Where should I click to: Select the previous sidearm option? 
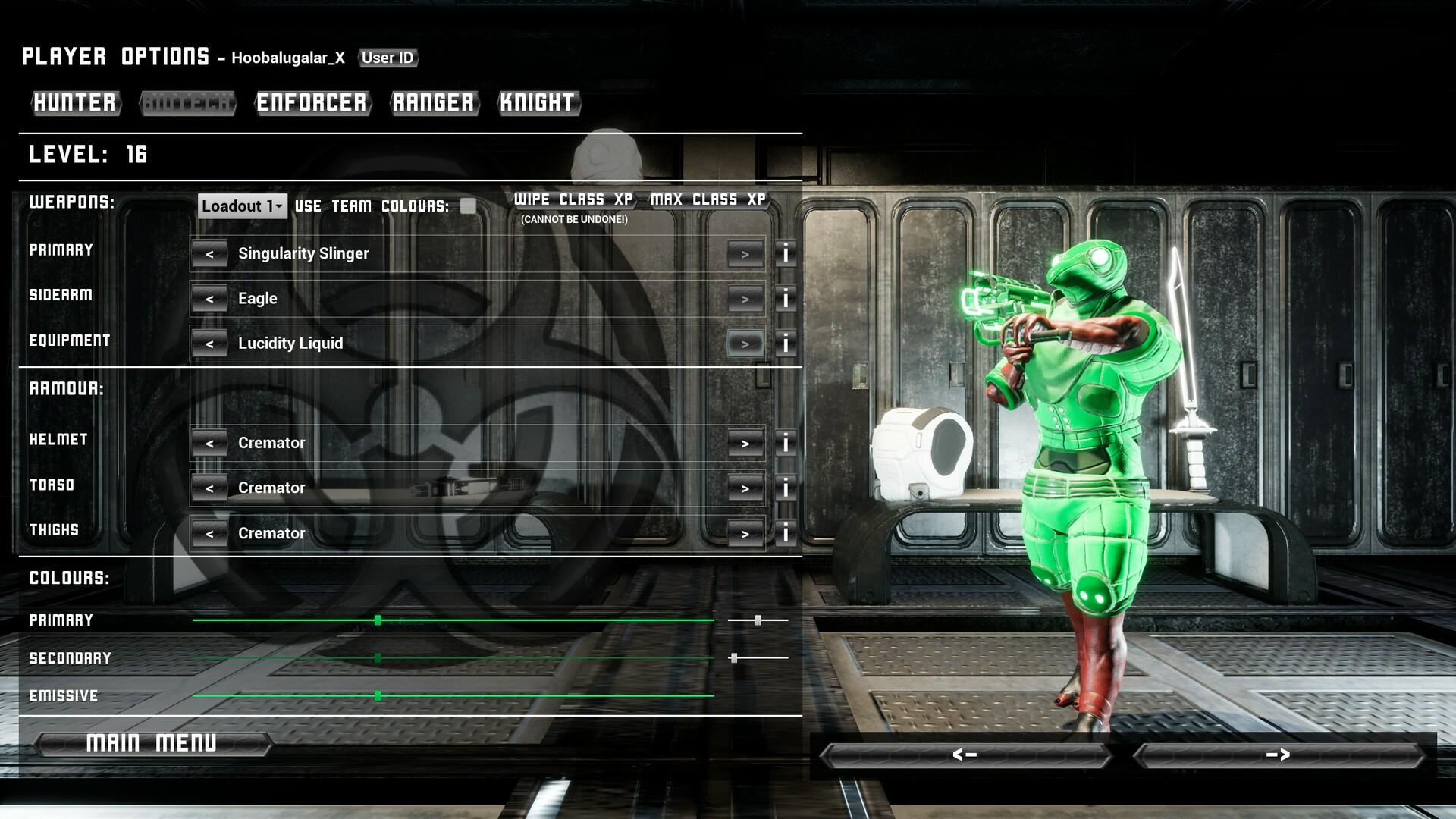(210, 298)
